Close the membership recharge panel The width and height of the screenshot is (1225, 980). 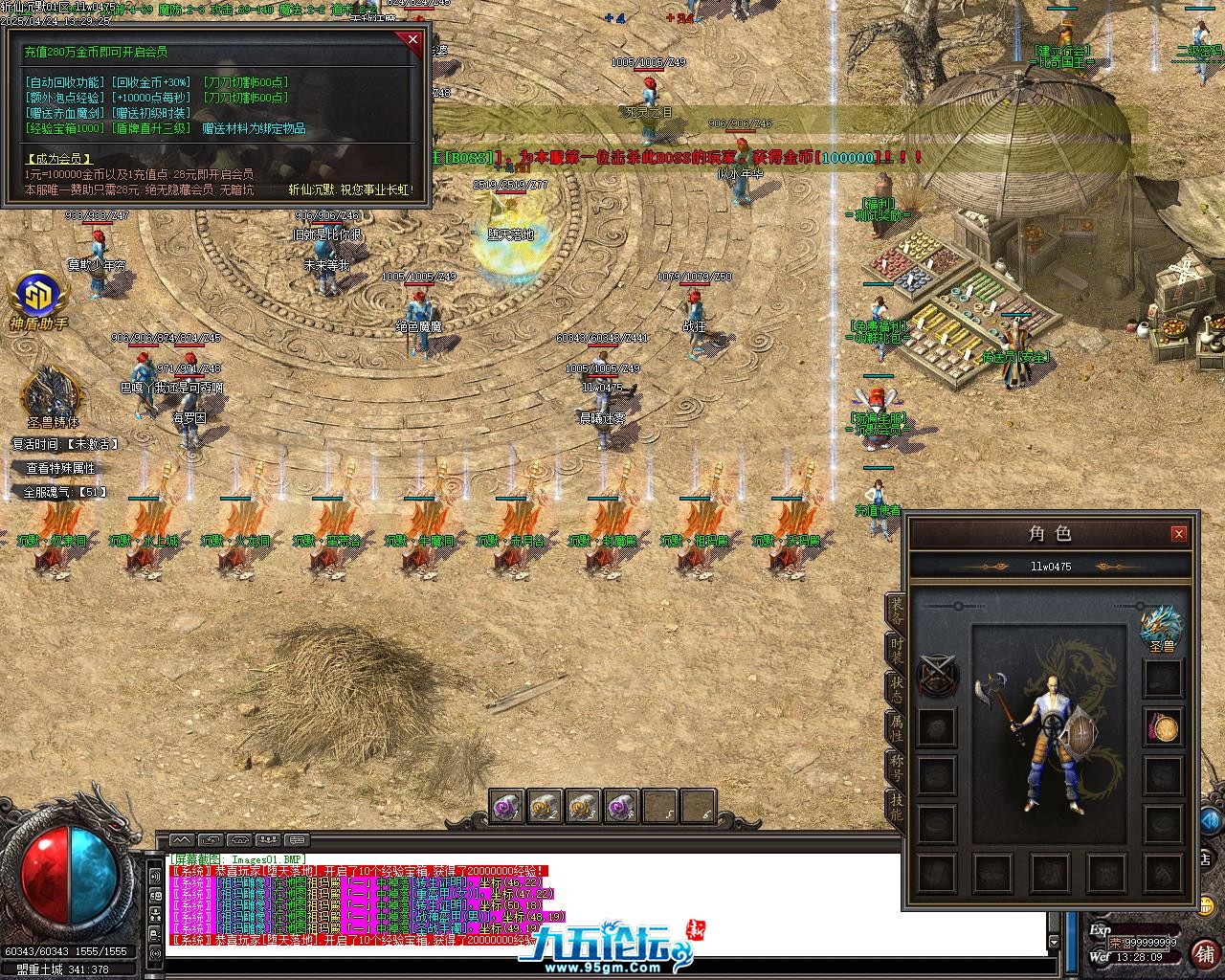coord(412,39)
